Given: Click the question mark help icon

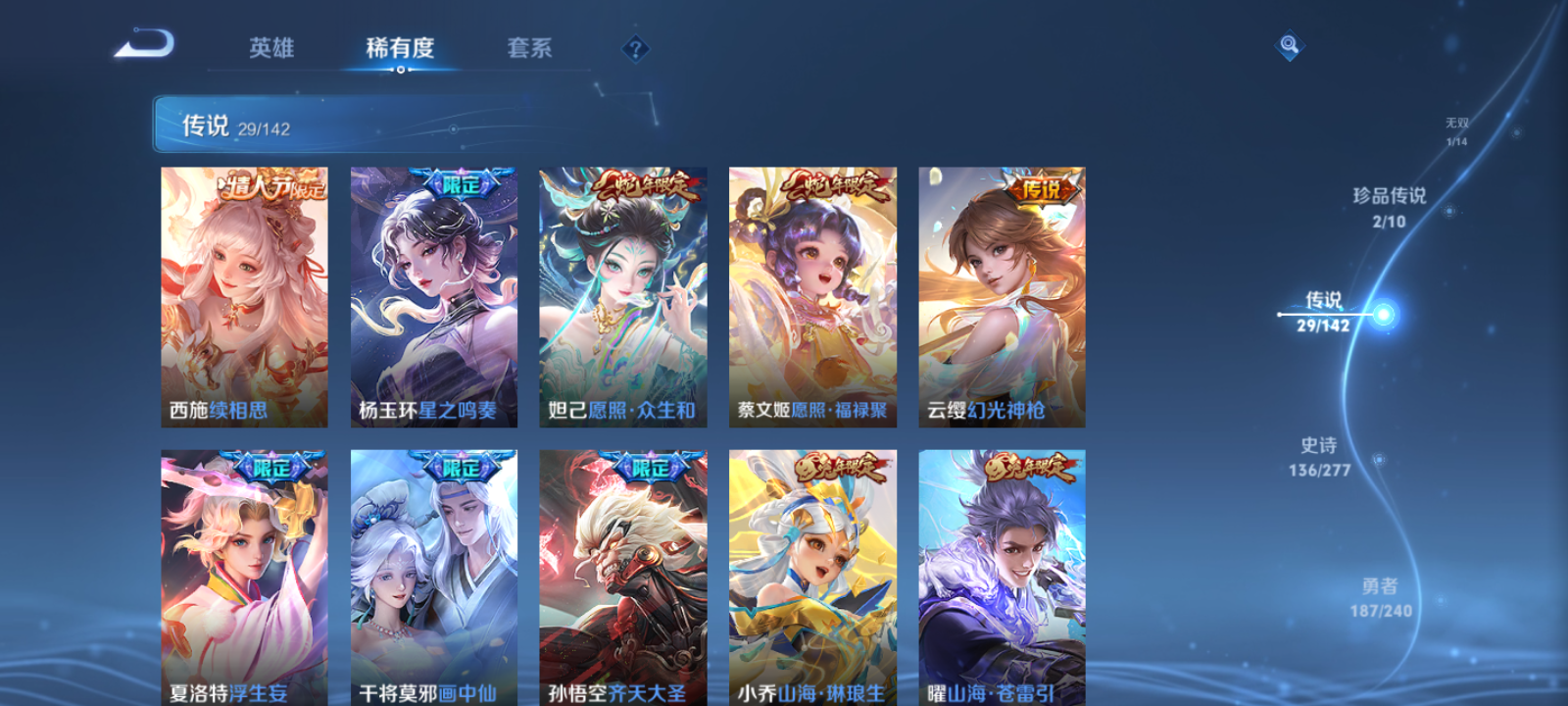Looking at the screenshot, I should [634, 46].
